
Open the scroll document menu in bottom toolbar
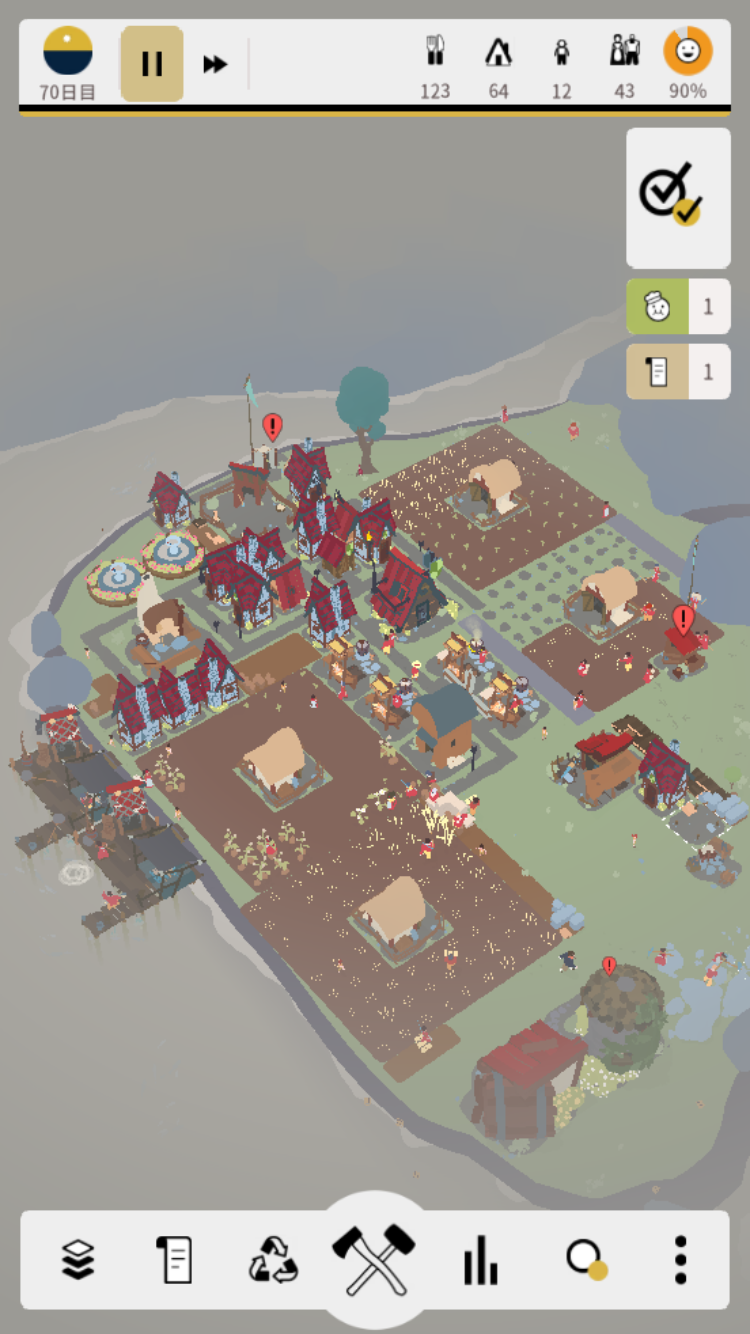click(174, 1259)
